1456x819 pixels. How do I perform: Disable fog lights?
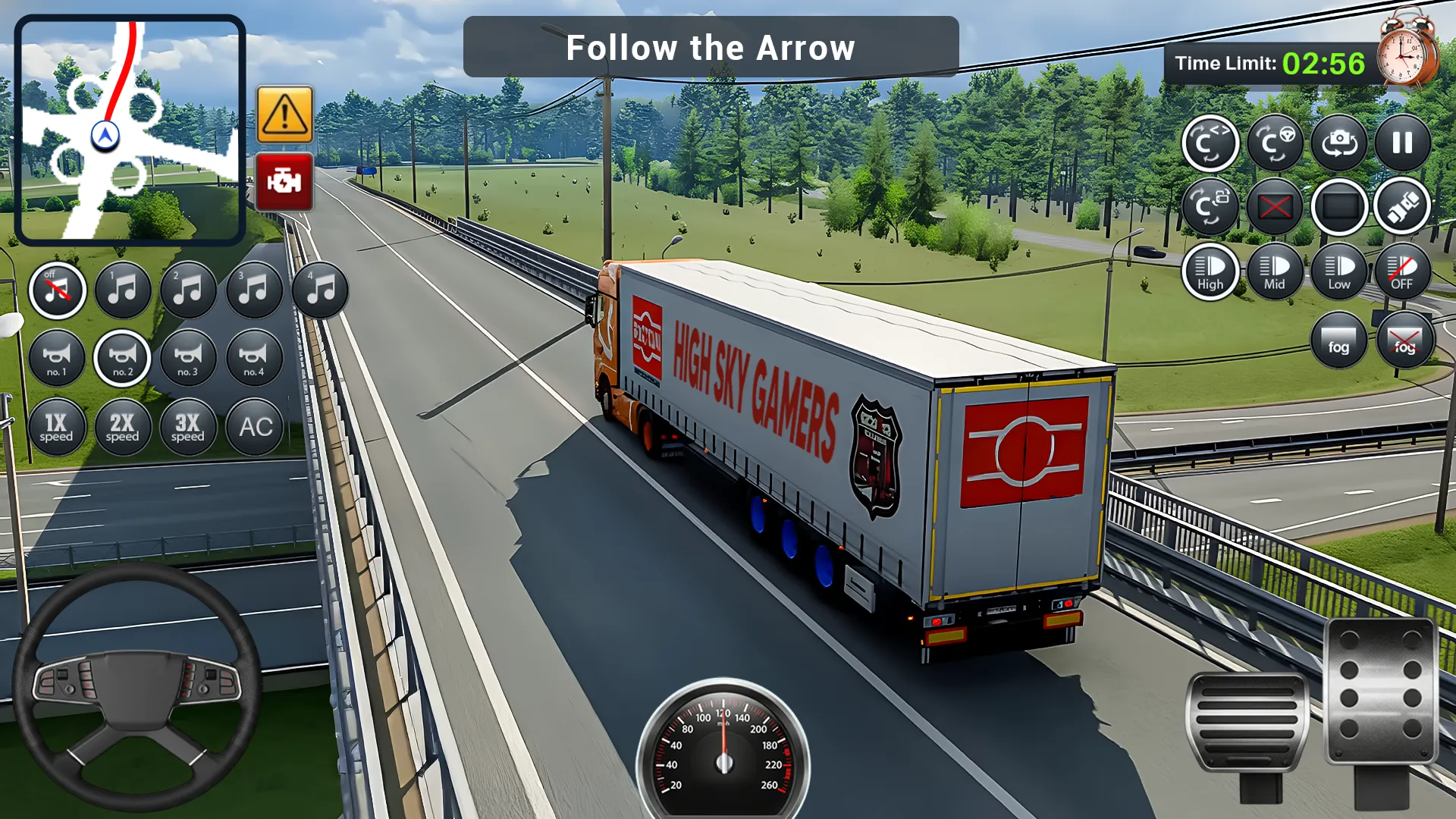[1404, 340]
